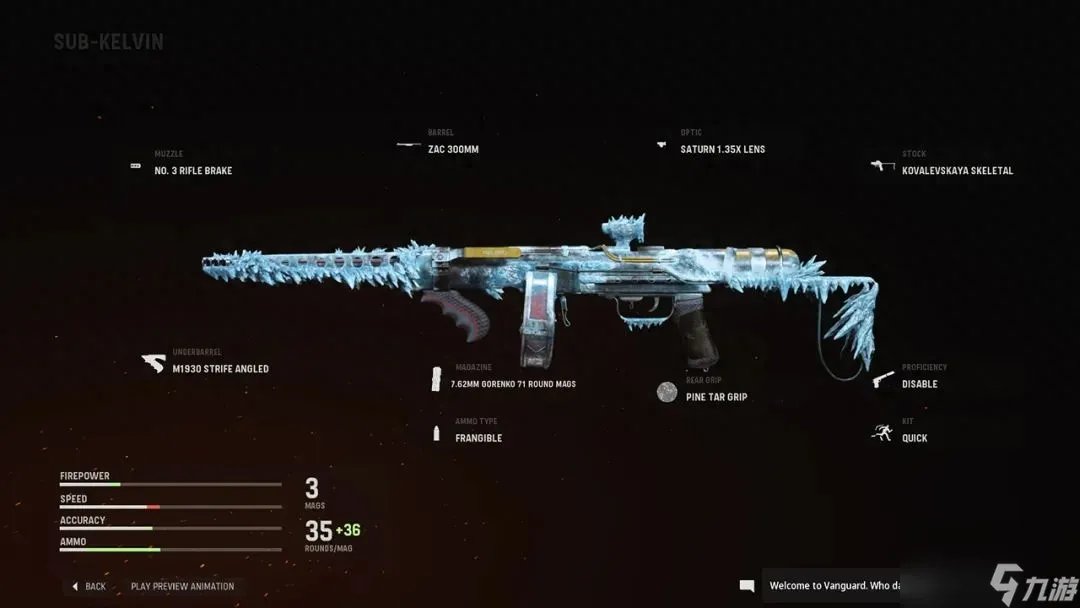Play the preview animation
The width and height of the screenshot is (1080, 608).
[x=182, y=587]
